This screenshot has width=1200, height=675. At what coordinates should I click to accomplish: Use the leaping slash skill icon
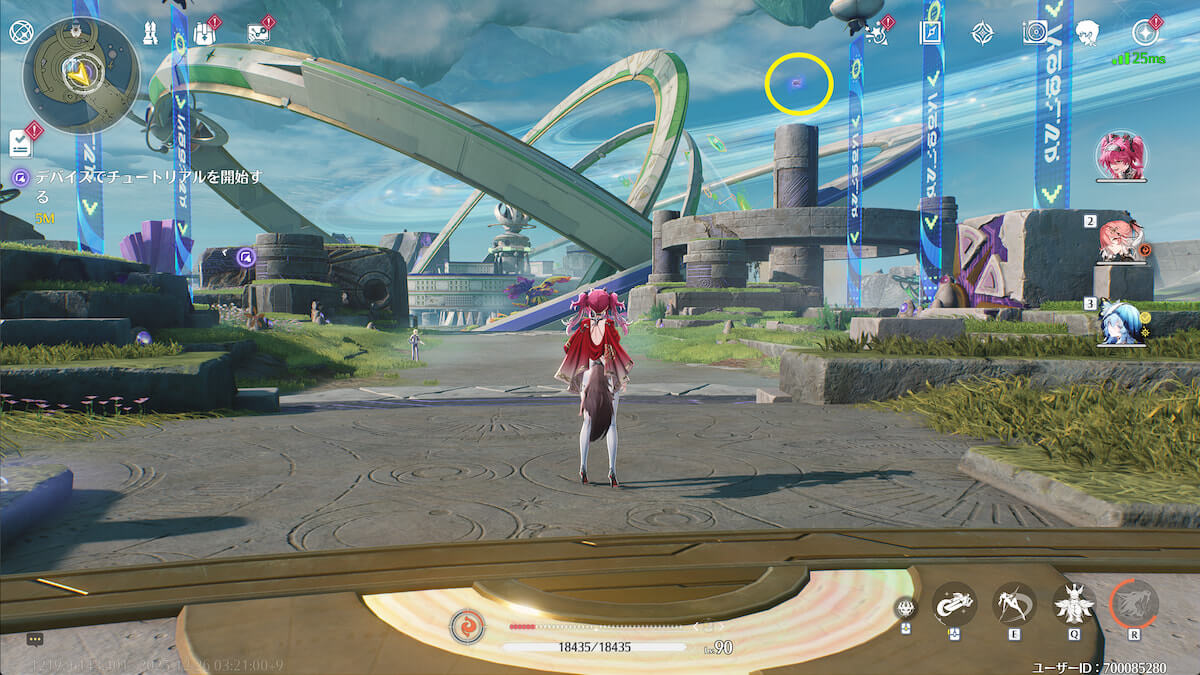coord(1014,604)
